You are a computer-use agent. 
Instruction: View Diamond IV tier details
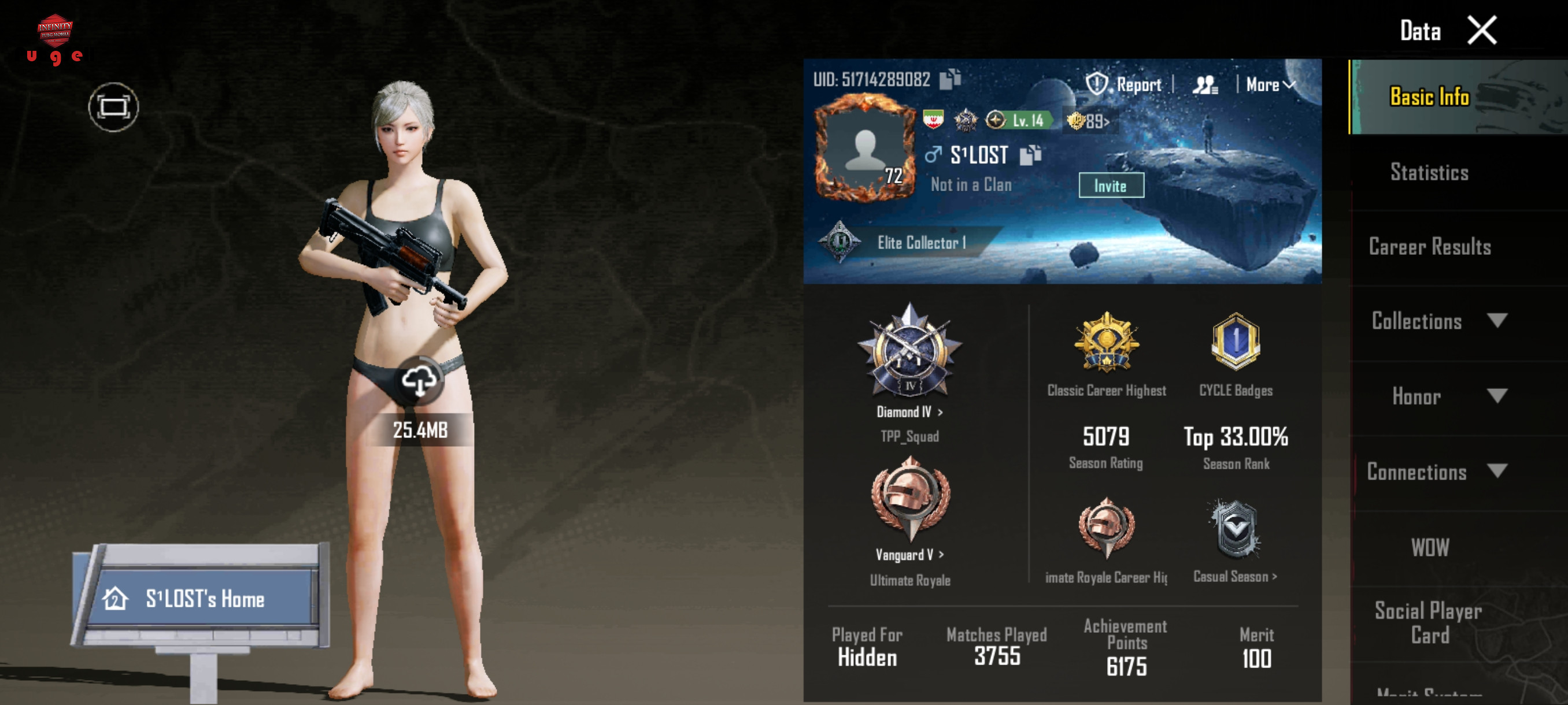coord(909,412)
